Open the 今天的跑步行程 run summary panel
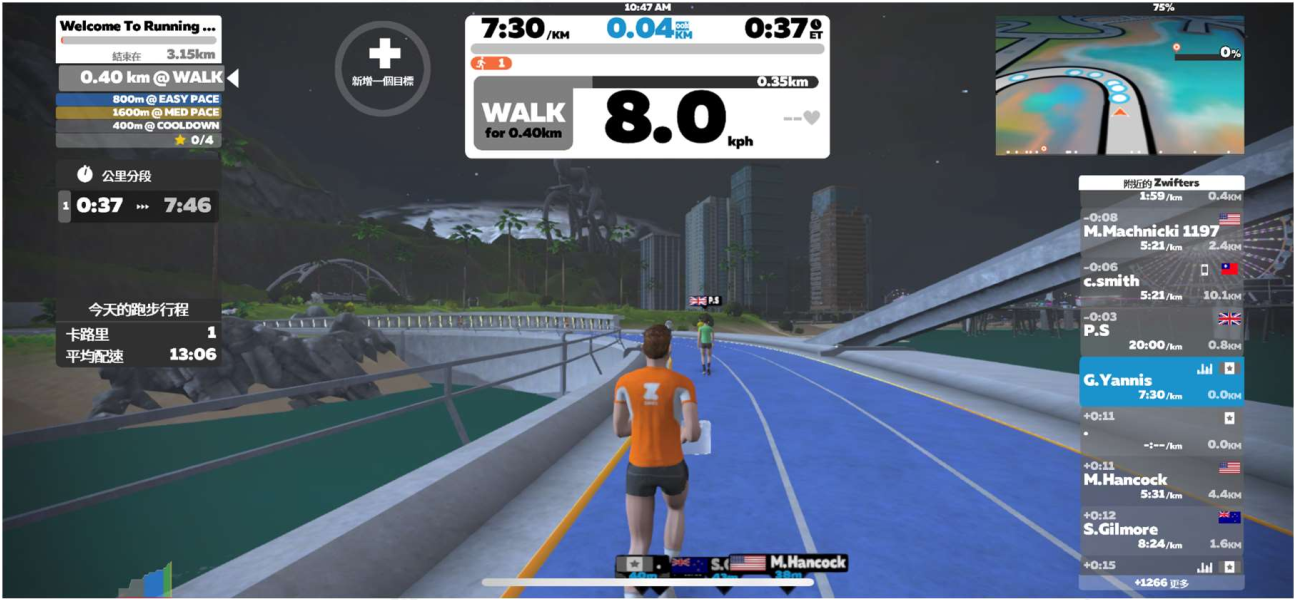Viewport: 1294px width, 600px height. pos(138,310)
